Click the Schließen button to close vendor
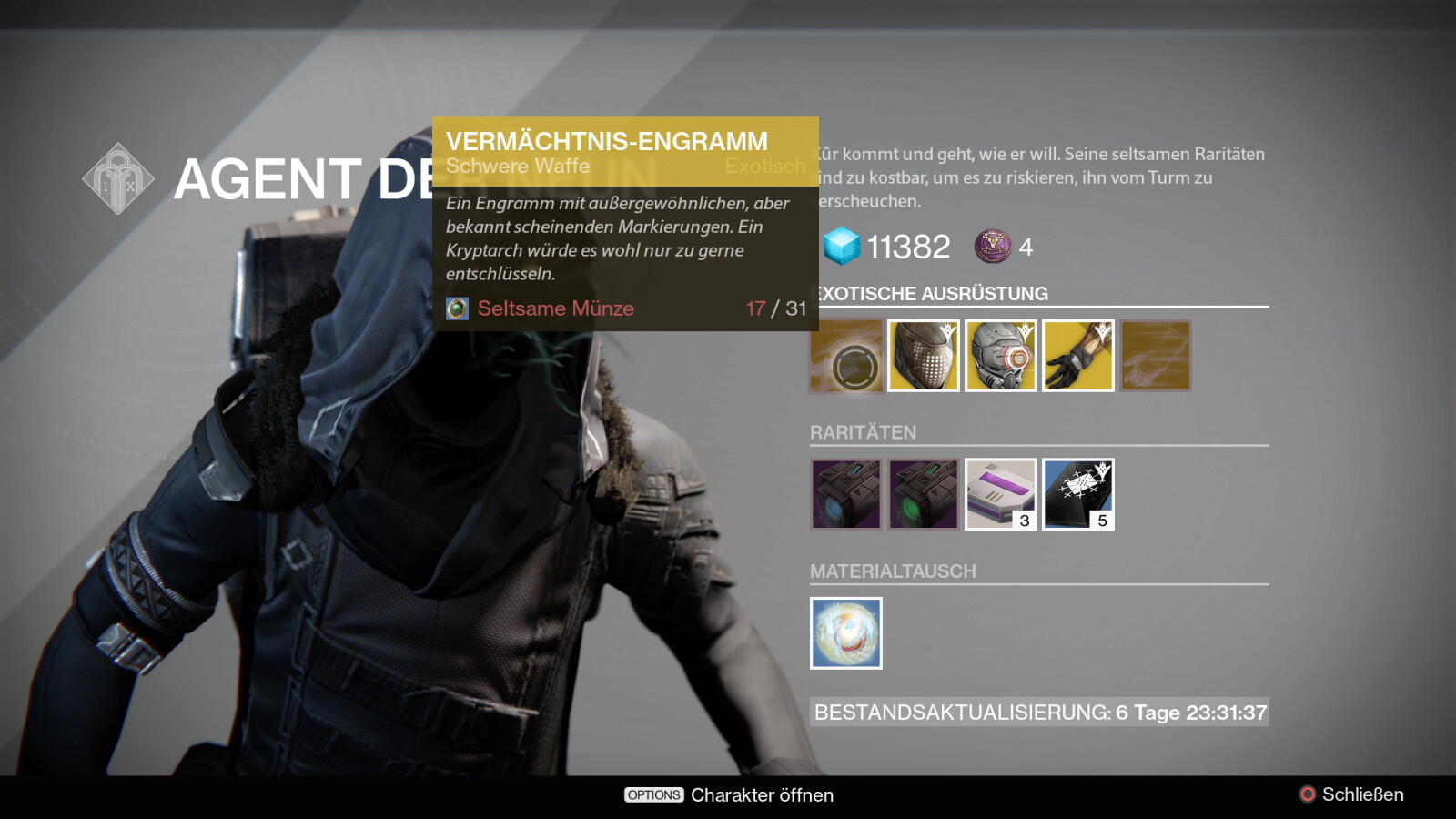The height and width of the screenshot is (819, 1456). pos(1351,794)
